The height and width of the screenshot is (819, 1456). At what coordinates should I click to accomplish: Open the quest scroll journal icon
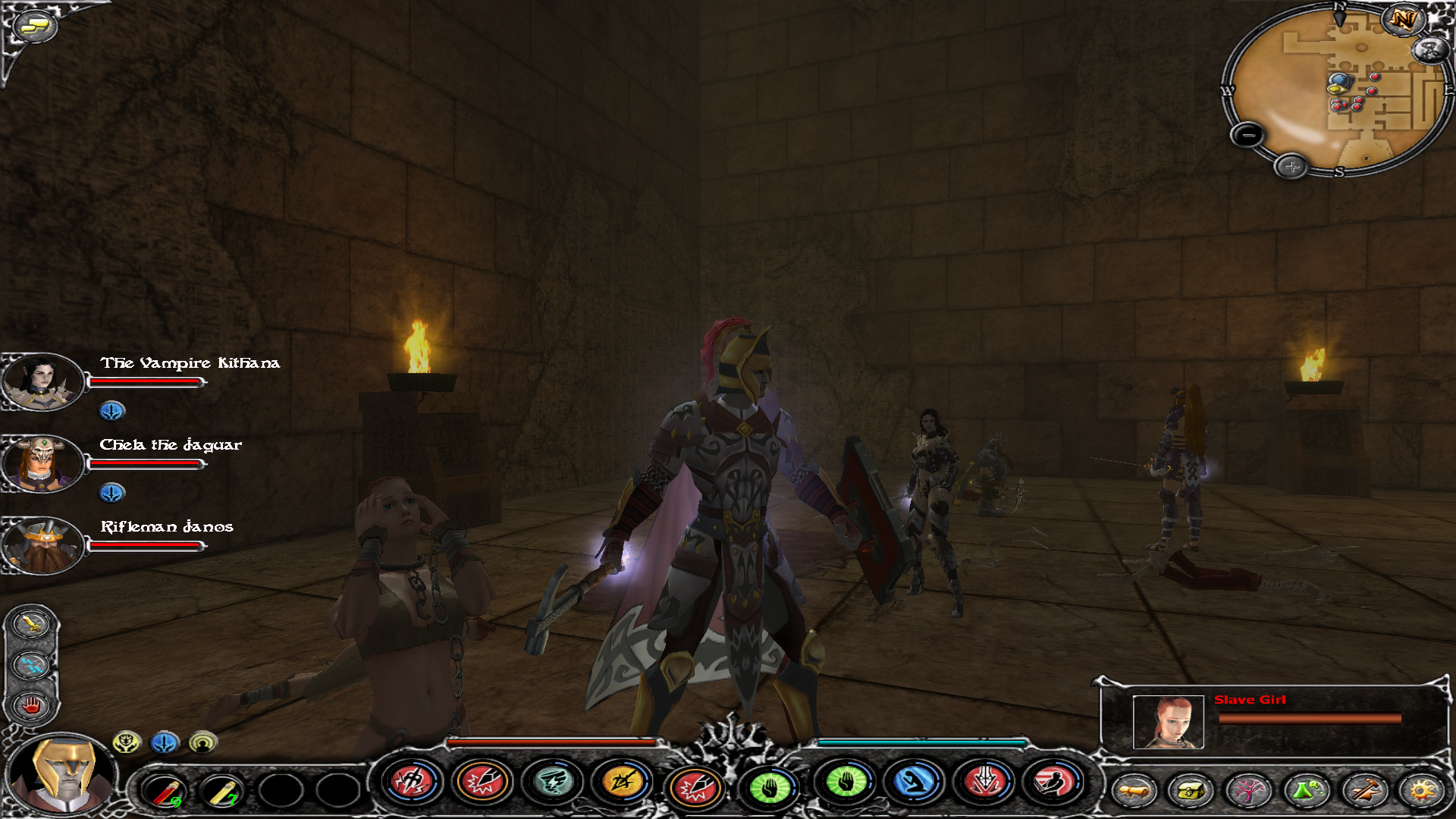(x=1134, y=791)
